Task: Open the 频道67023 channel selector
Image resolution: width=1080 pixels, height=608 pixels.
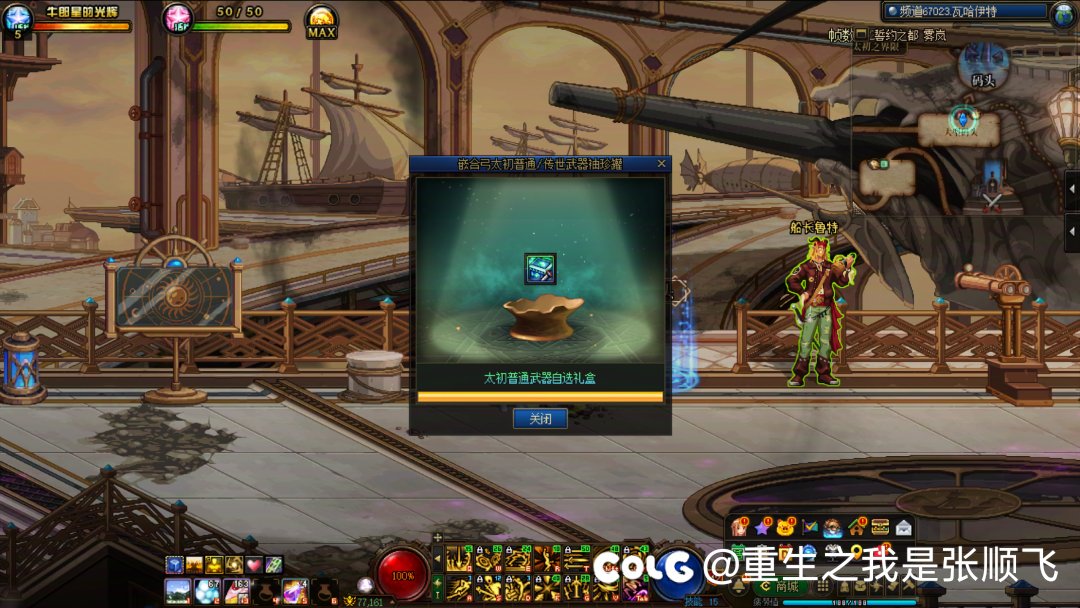Action: point(964,12)
